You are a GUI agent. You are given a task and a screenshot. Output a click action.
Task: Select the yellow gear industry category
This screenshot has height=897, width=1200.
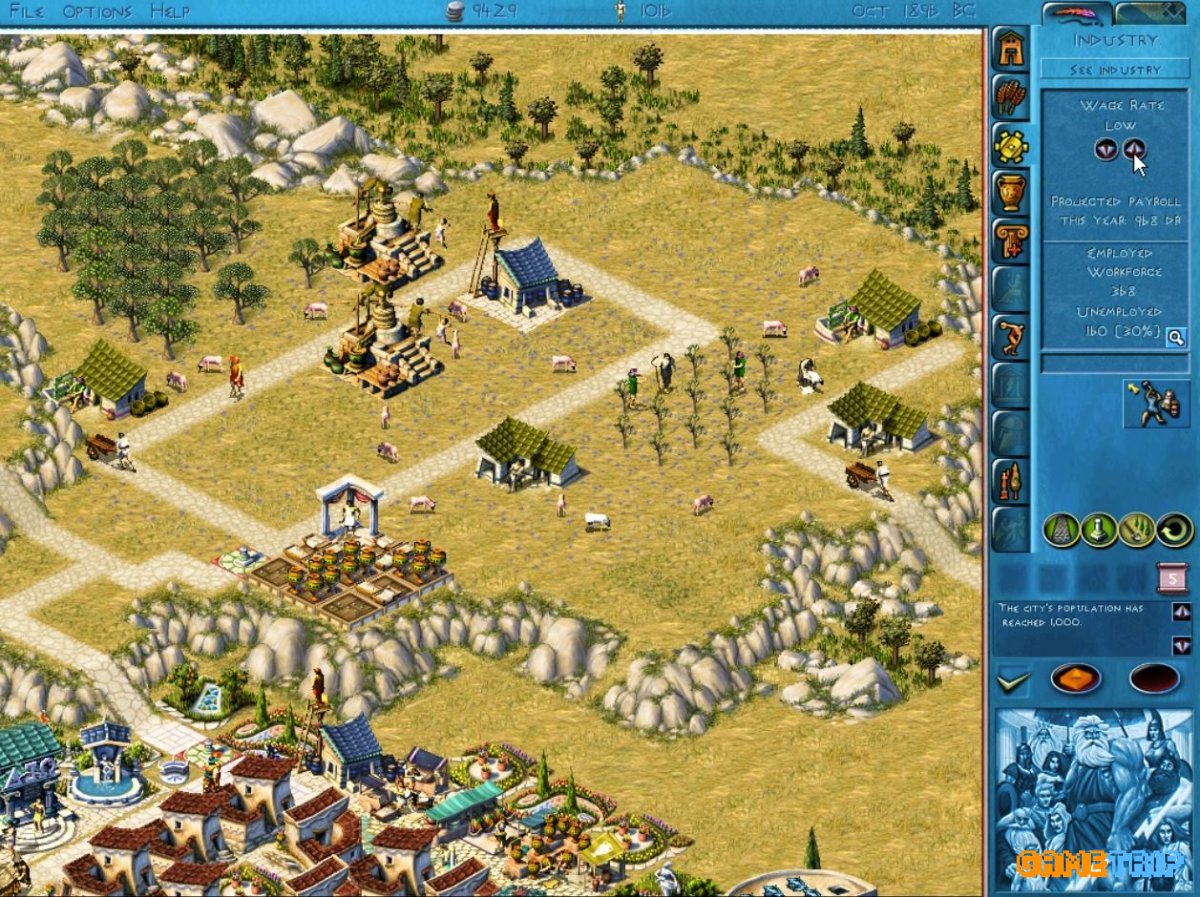coord(1011,146)
